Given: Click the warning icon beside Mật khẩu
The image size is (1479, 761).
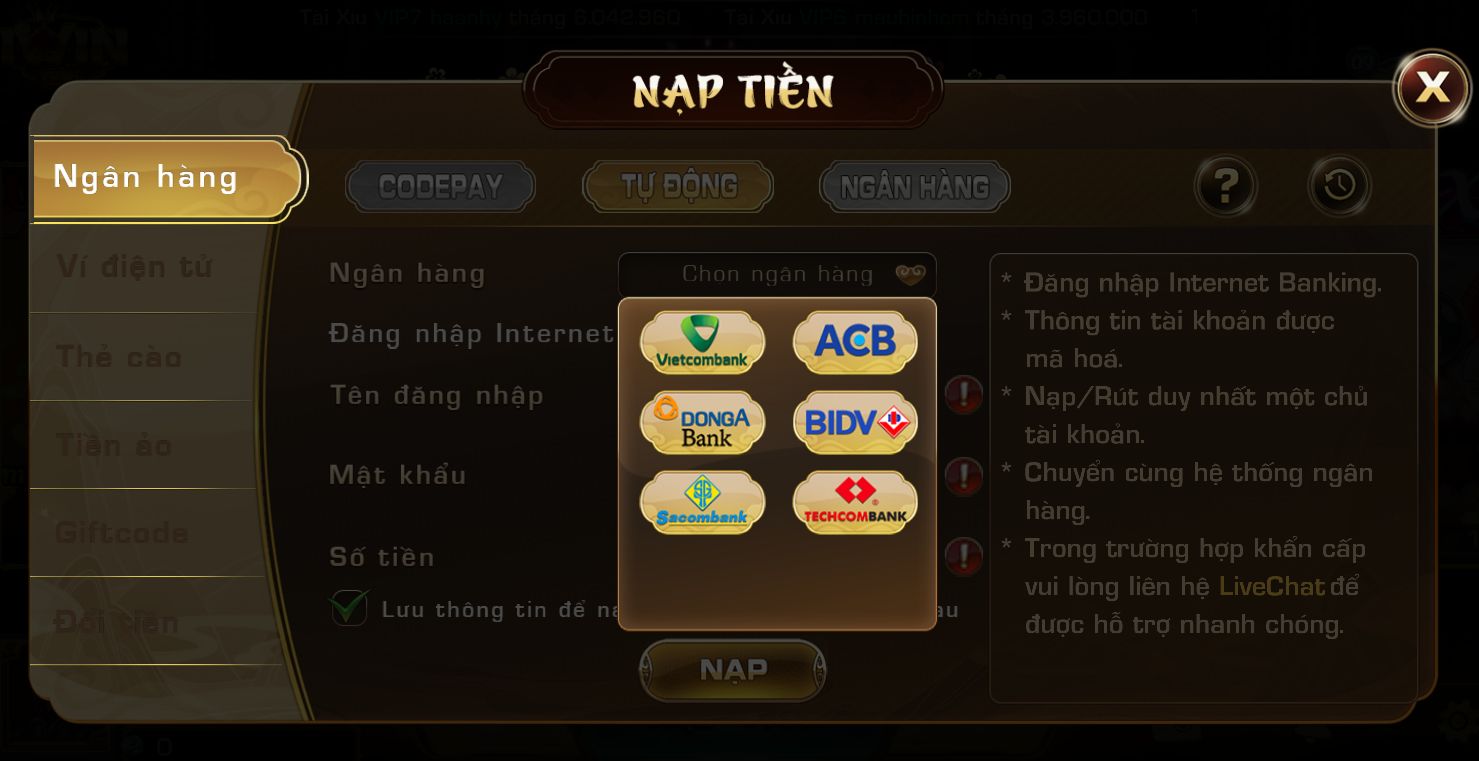Looking at the screenshot, I should pos(963,477).
